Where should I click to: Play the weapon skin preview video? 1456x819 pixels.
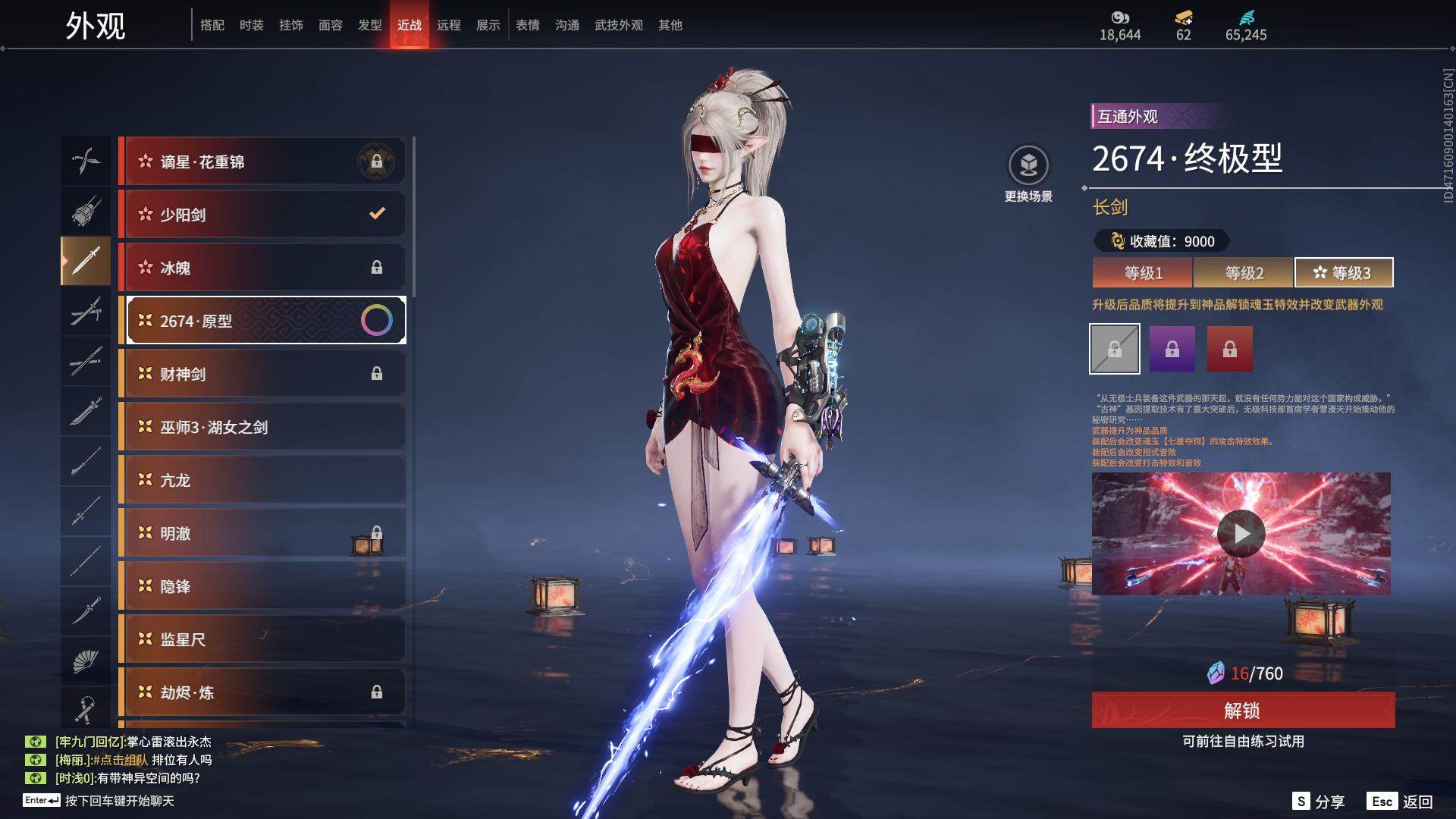pos(1241,534)
